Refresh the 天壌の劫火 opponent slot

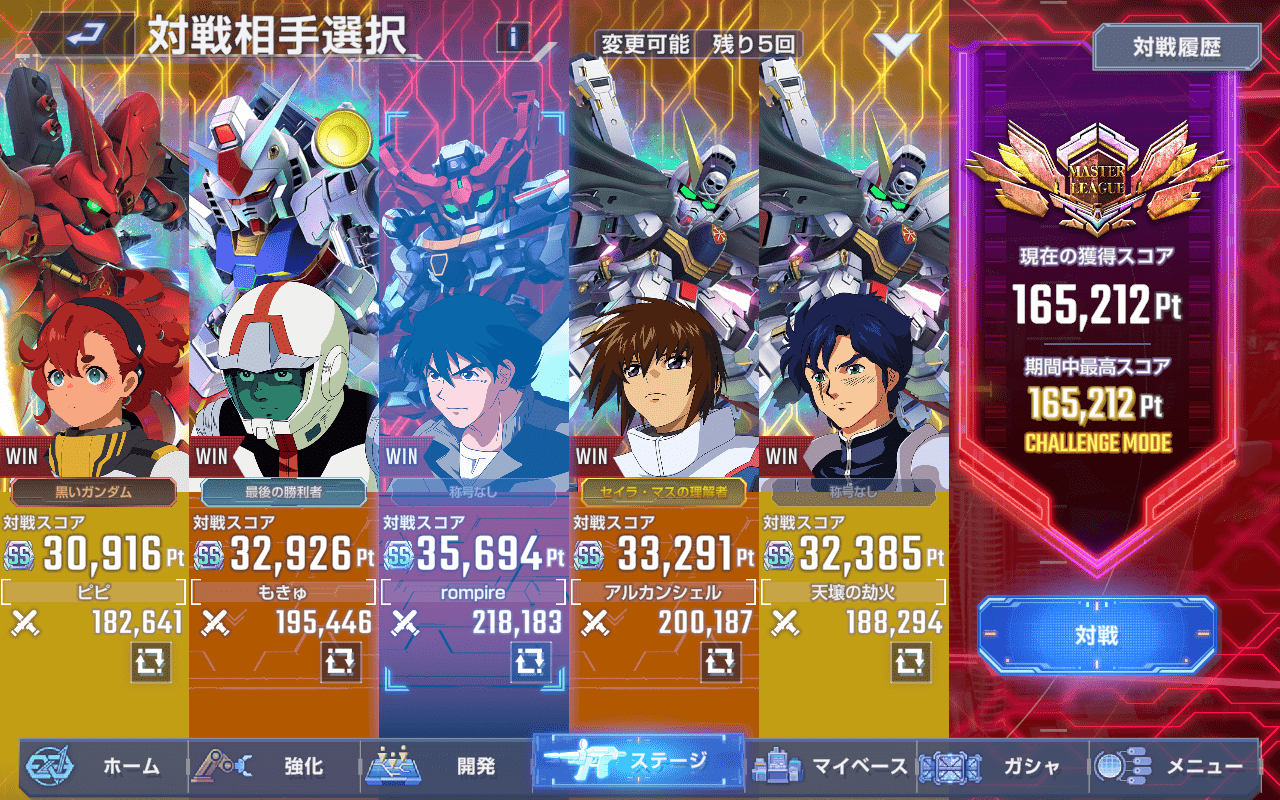coord(910,661)
